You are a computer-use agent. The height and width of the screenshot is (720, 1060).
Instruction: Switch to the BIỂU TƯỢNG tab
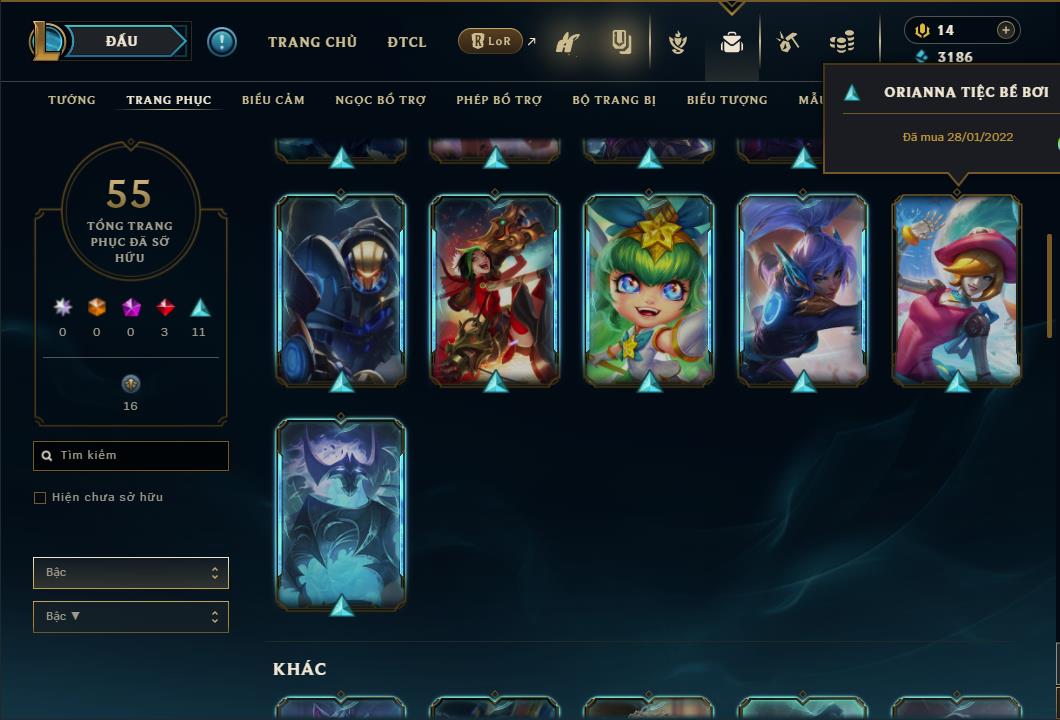[727, 100]
